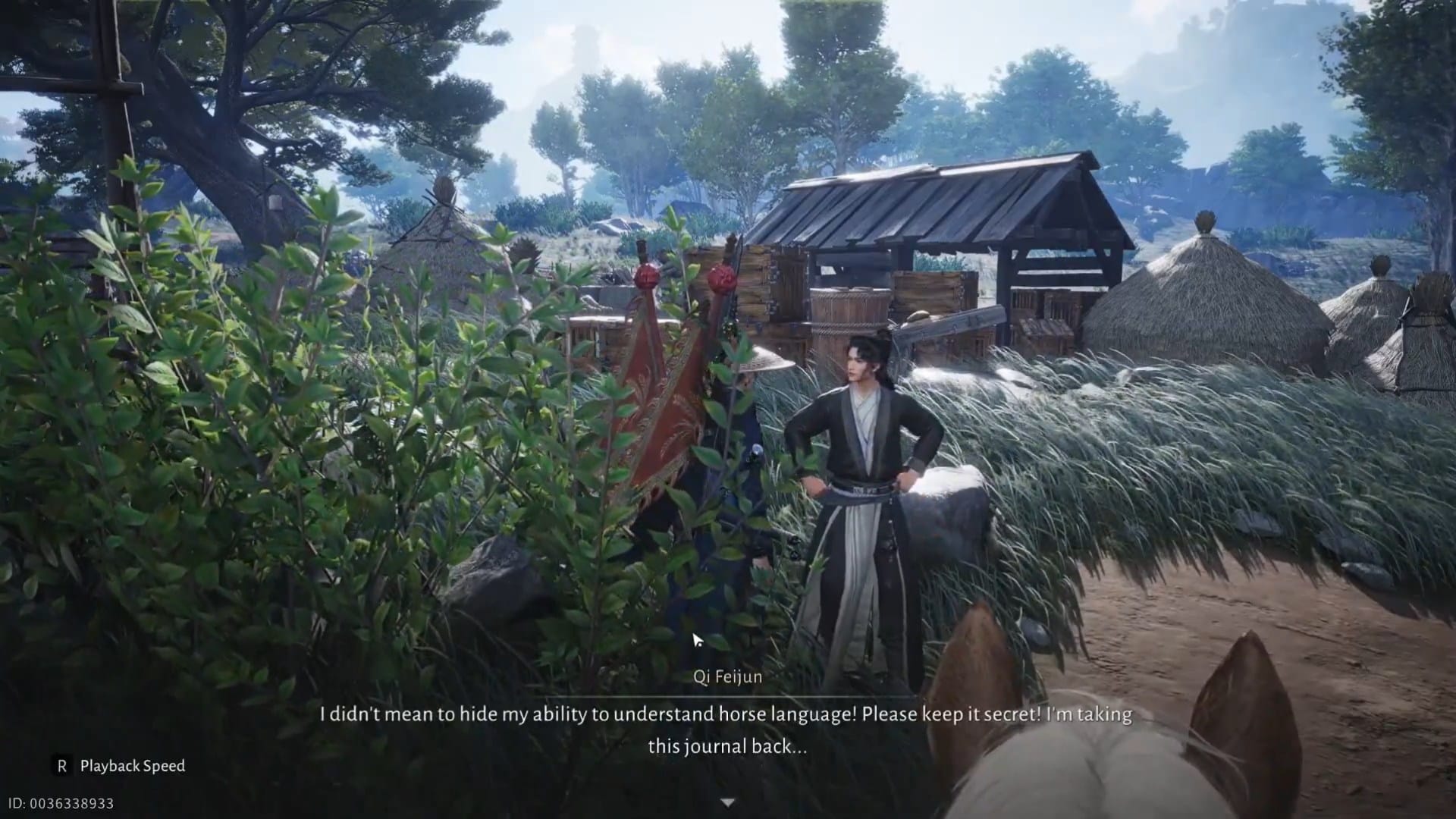The image size is (1456, 819).
Task: Click the straw-hatted NPC behind the bushes
Action: [x=758, y=379]
